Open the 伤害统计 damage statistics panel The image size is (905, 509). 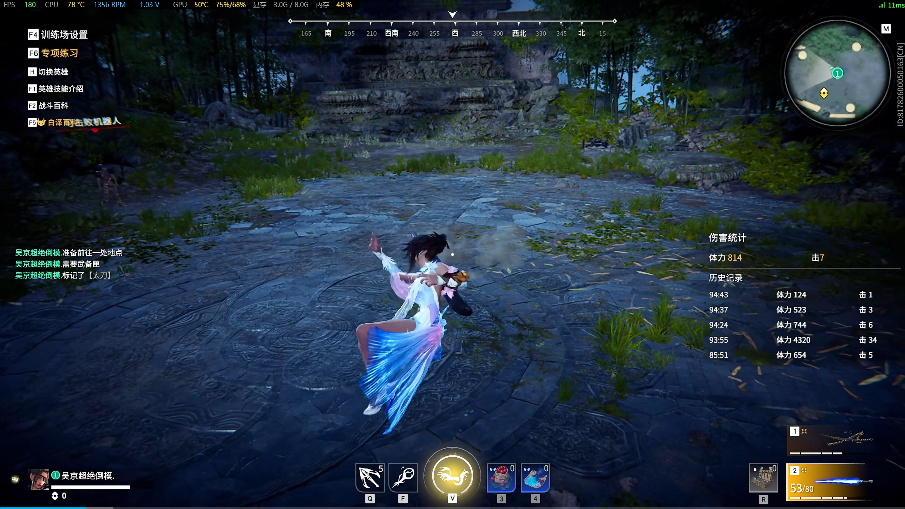pyautogui.click(x=728, y=238)
